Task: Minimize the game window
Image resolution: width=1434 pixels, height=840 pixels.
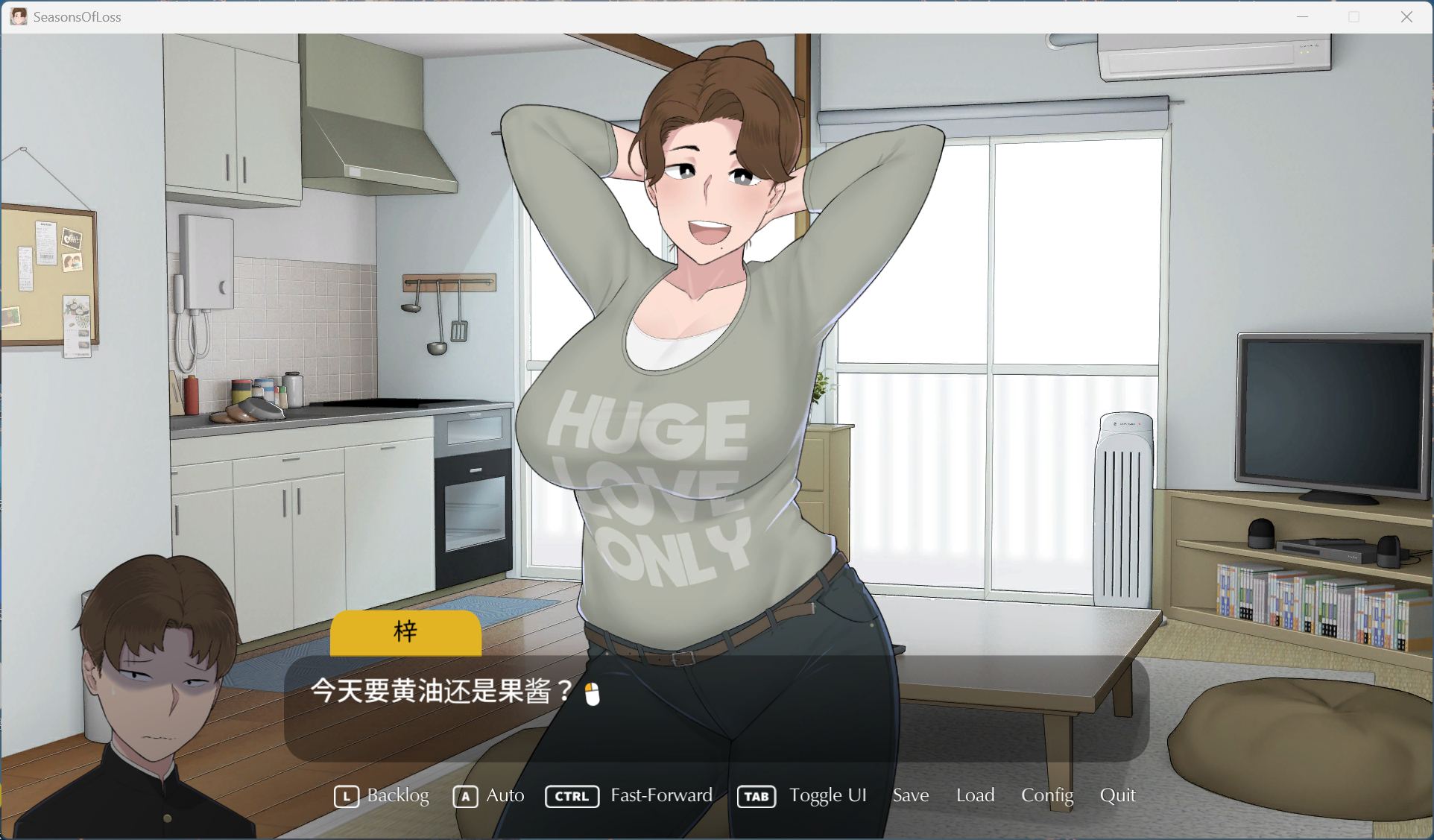Action: (1303, 16)
